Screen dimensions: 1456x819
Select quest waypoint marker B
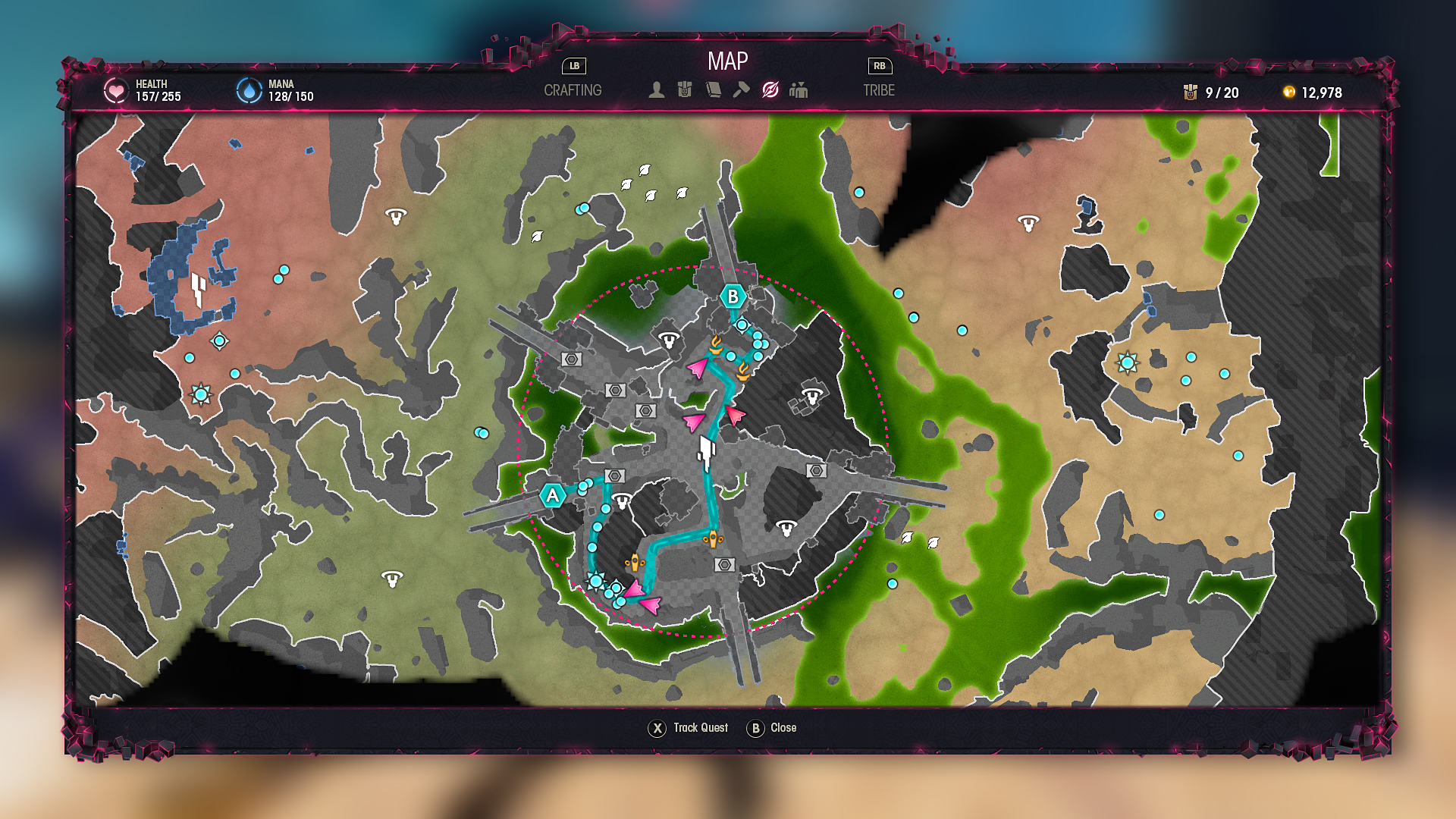733,297
